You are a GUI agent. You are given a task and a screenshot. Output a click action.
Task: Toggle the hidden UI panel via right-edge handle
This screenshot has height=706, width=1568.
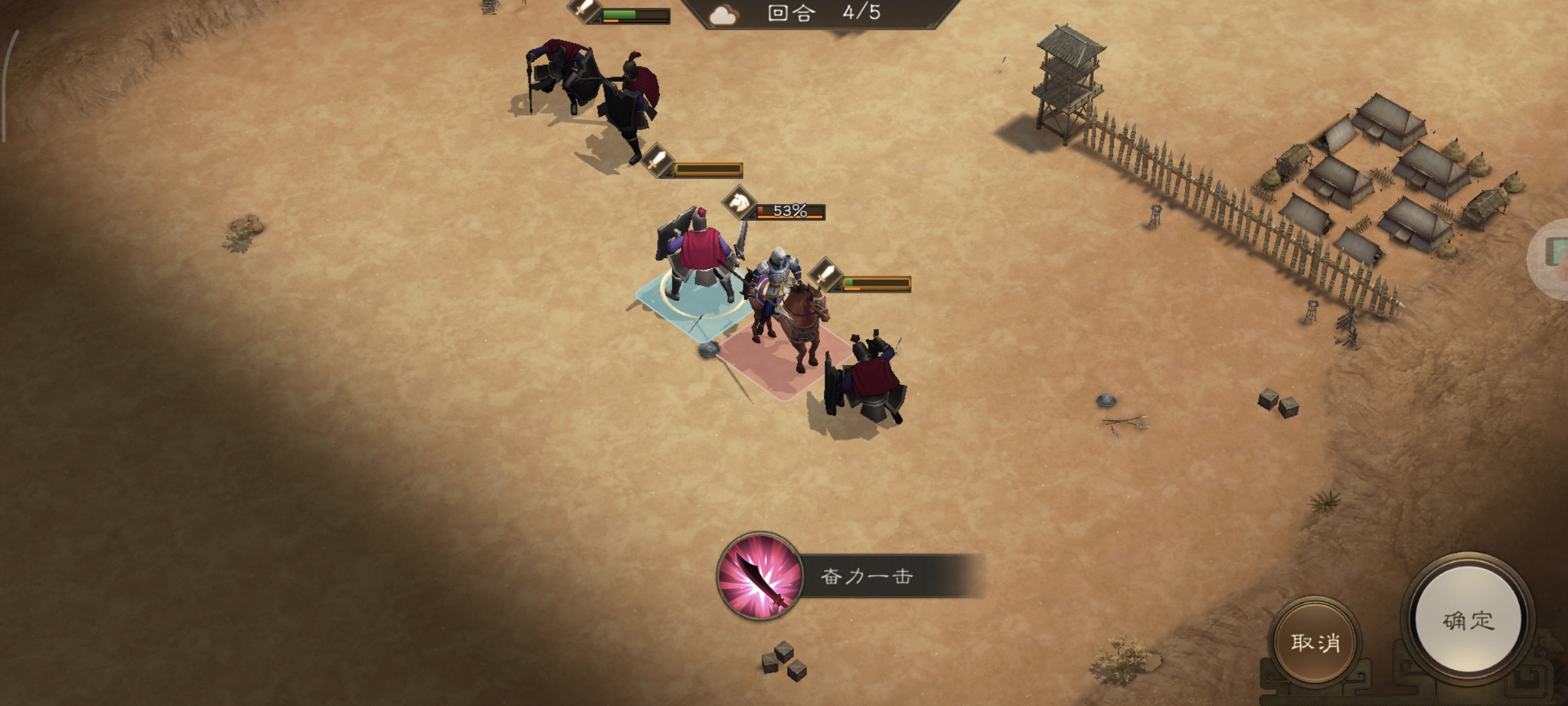(x=1560, y=255)
